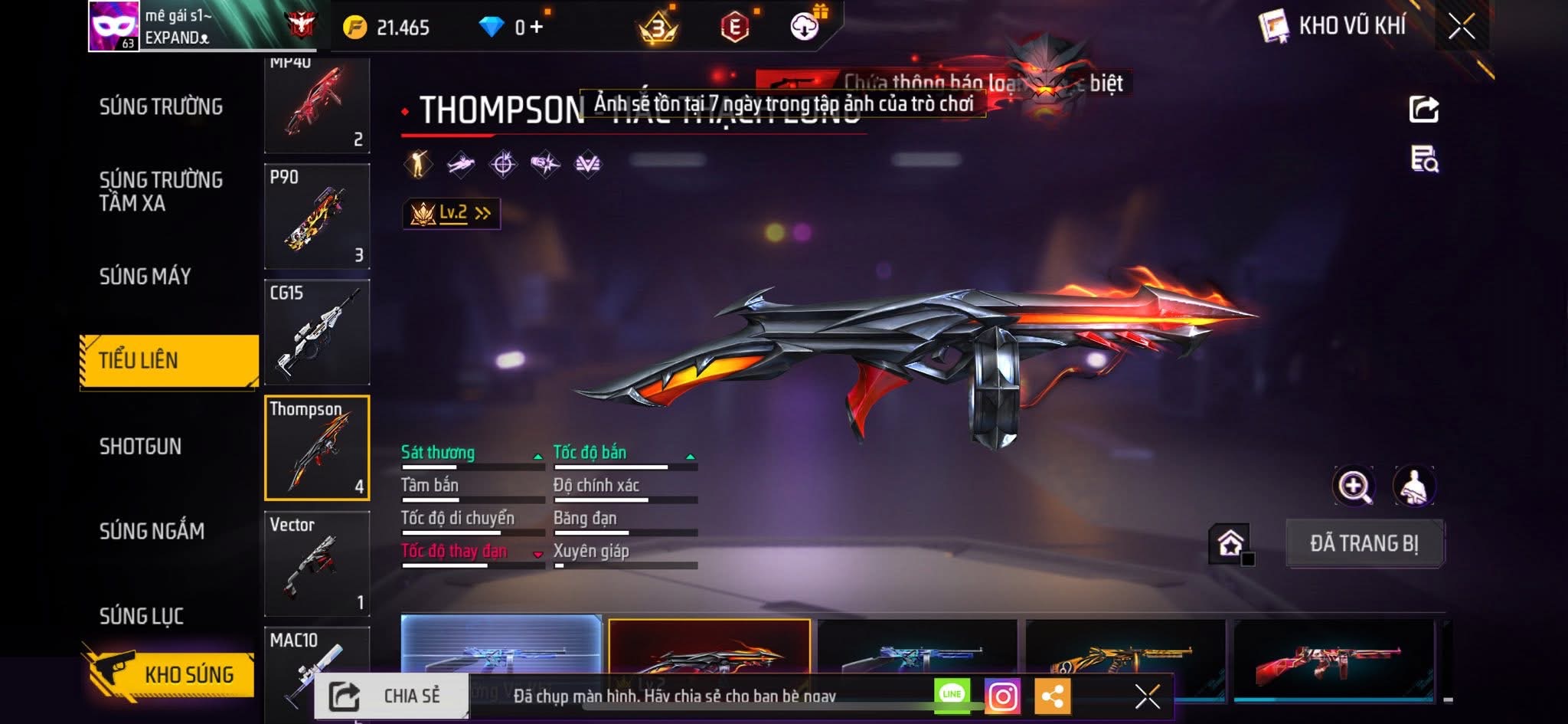Dismiss the screenshot share banner
The height and width of the screenshot is (724, 1568).
1147,696
